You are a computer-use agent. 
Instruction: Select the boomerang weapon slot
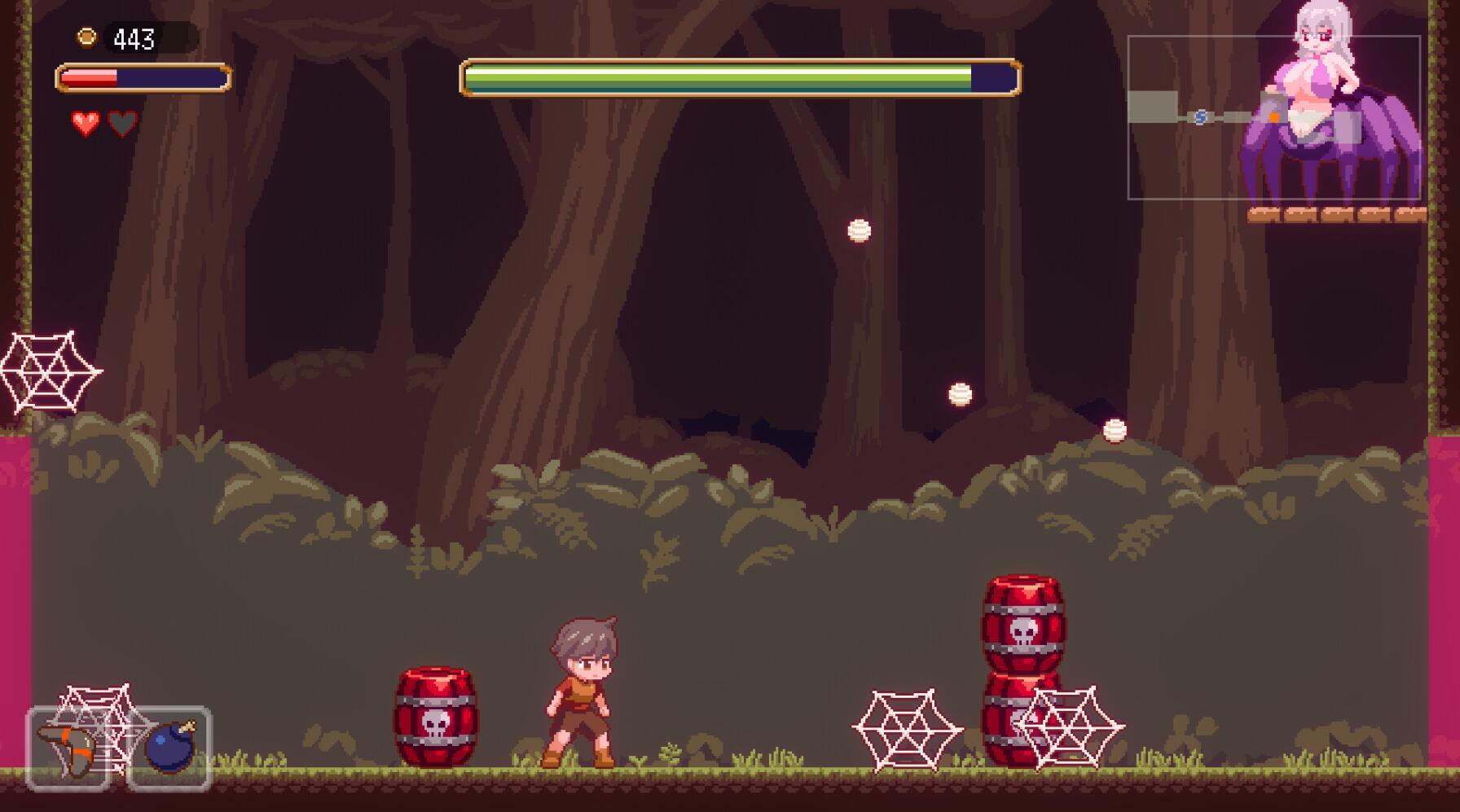pyautogui.click(x=68, y=749)
